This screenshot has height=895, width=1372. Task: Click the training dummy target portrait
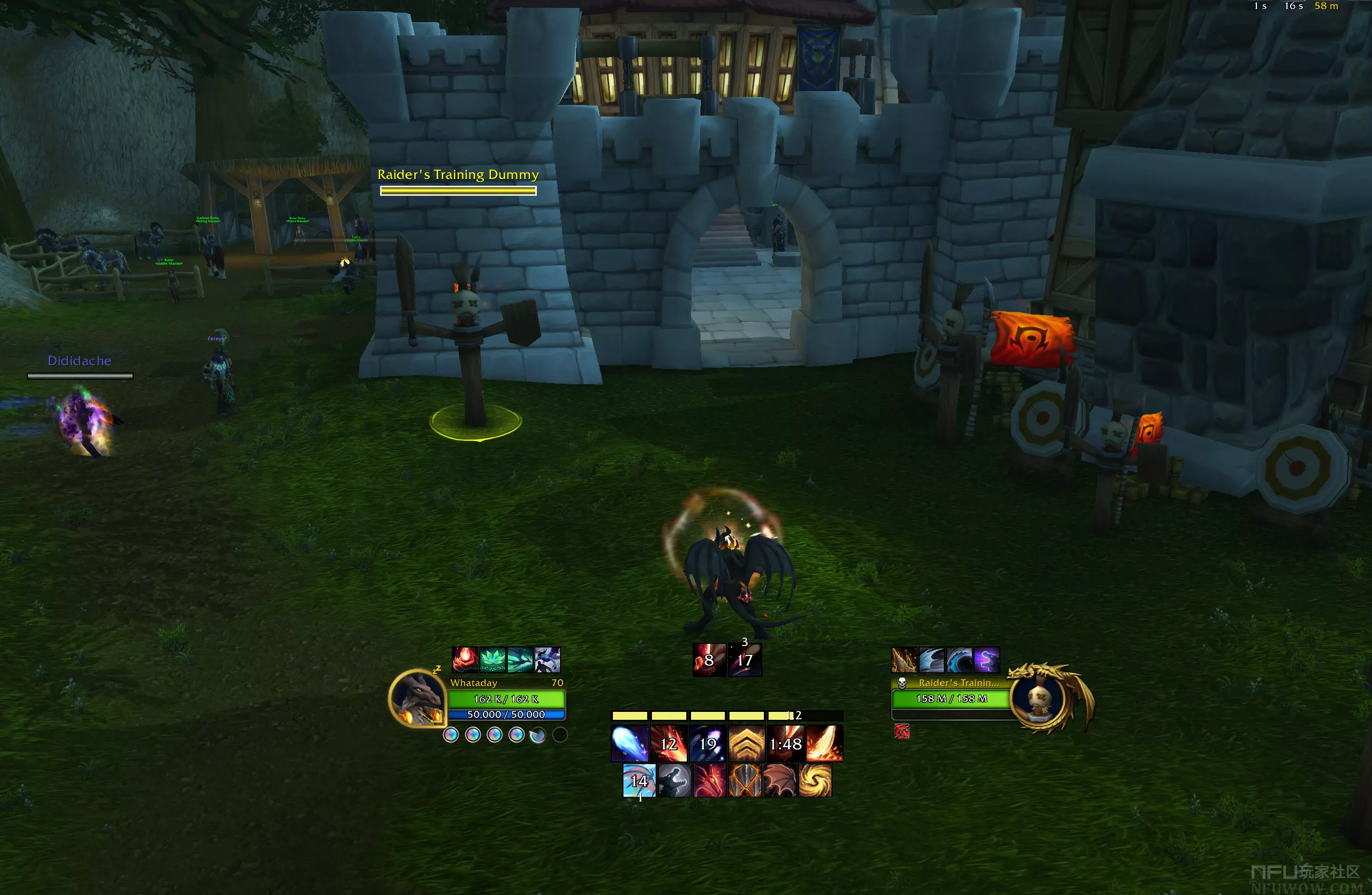[1039, 697]
